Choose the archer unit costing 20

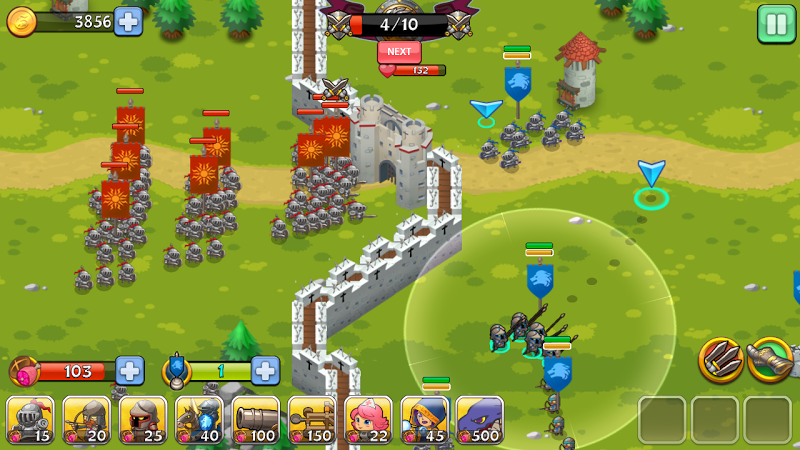[x=87, y=420]
